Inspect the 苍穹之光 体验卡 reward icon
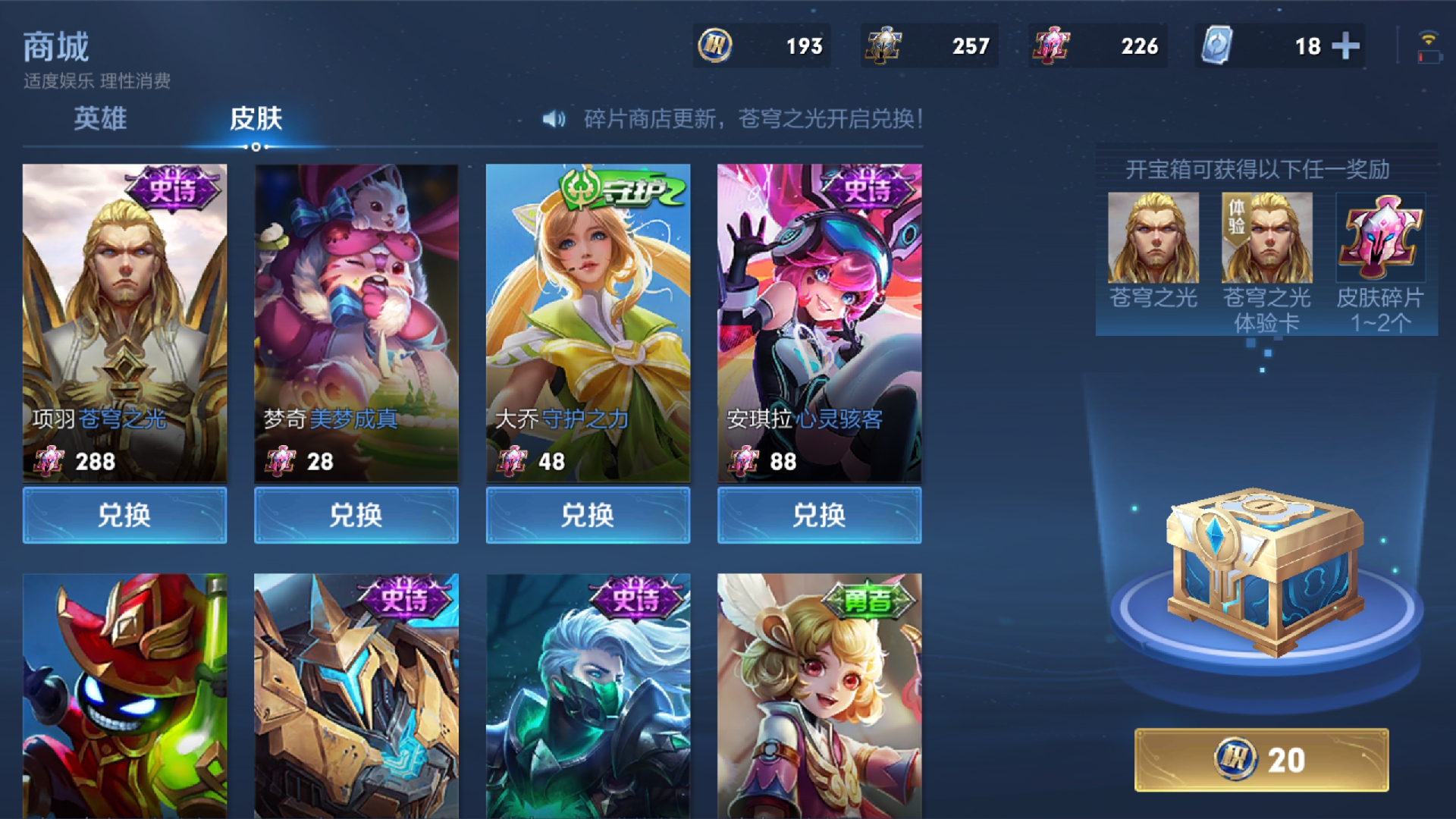This screenshot has height=819, width=1456. (x=1266, y=237)
